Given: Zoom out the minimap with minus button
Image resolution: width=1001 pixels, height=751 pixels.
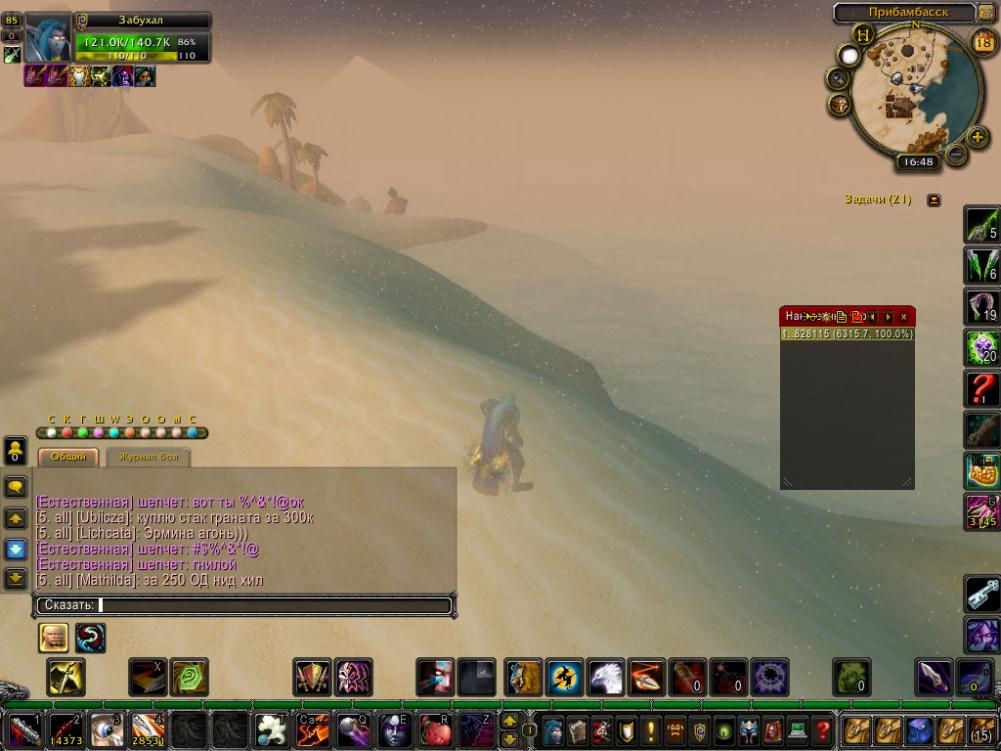Looking at the screenshot, I should (x=955, y=155).
